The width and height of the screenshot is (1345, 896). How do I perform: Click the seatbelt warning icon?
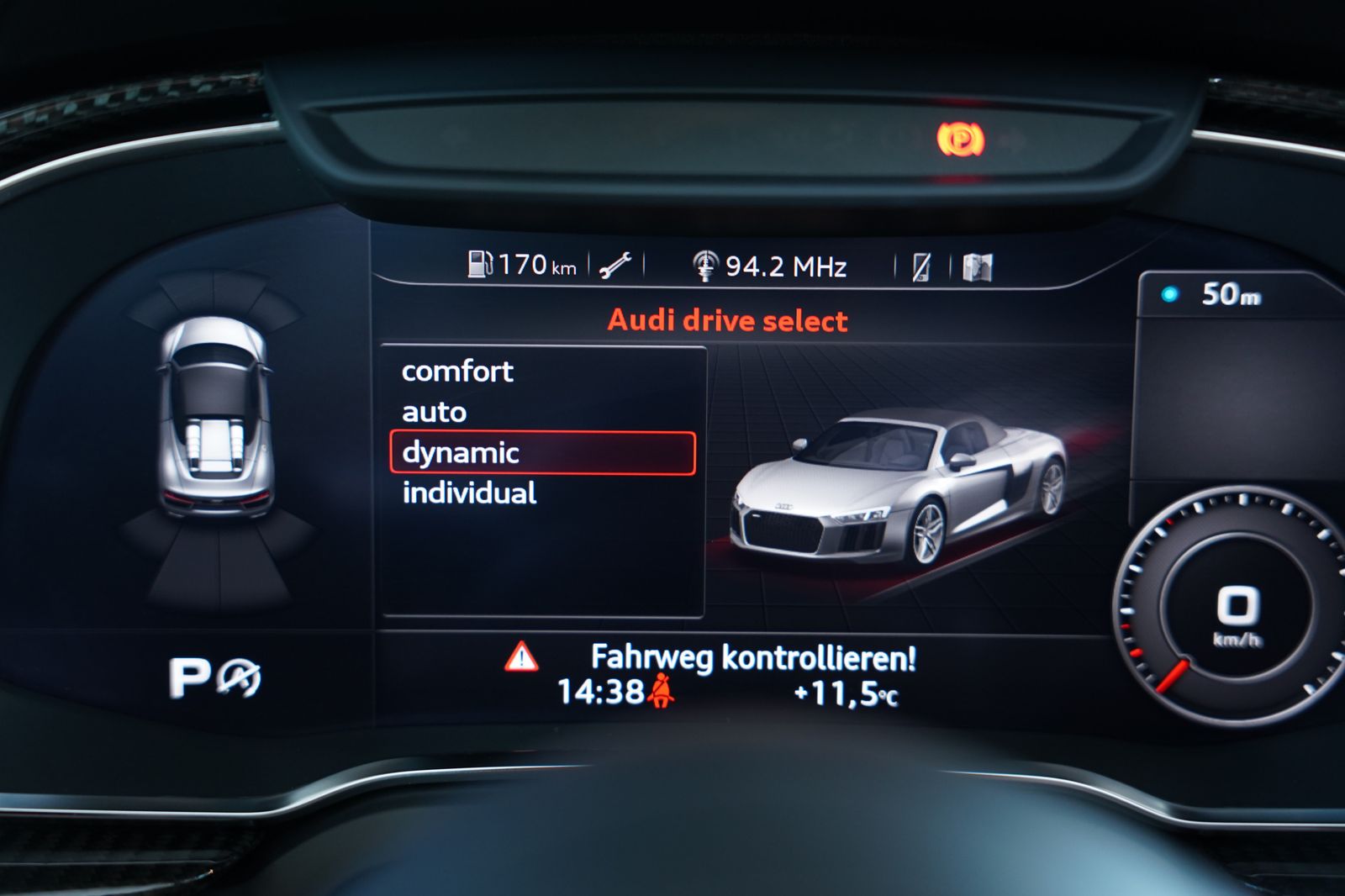coord(663,692)
